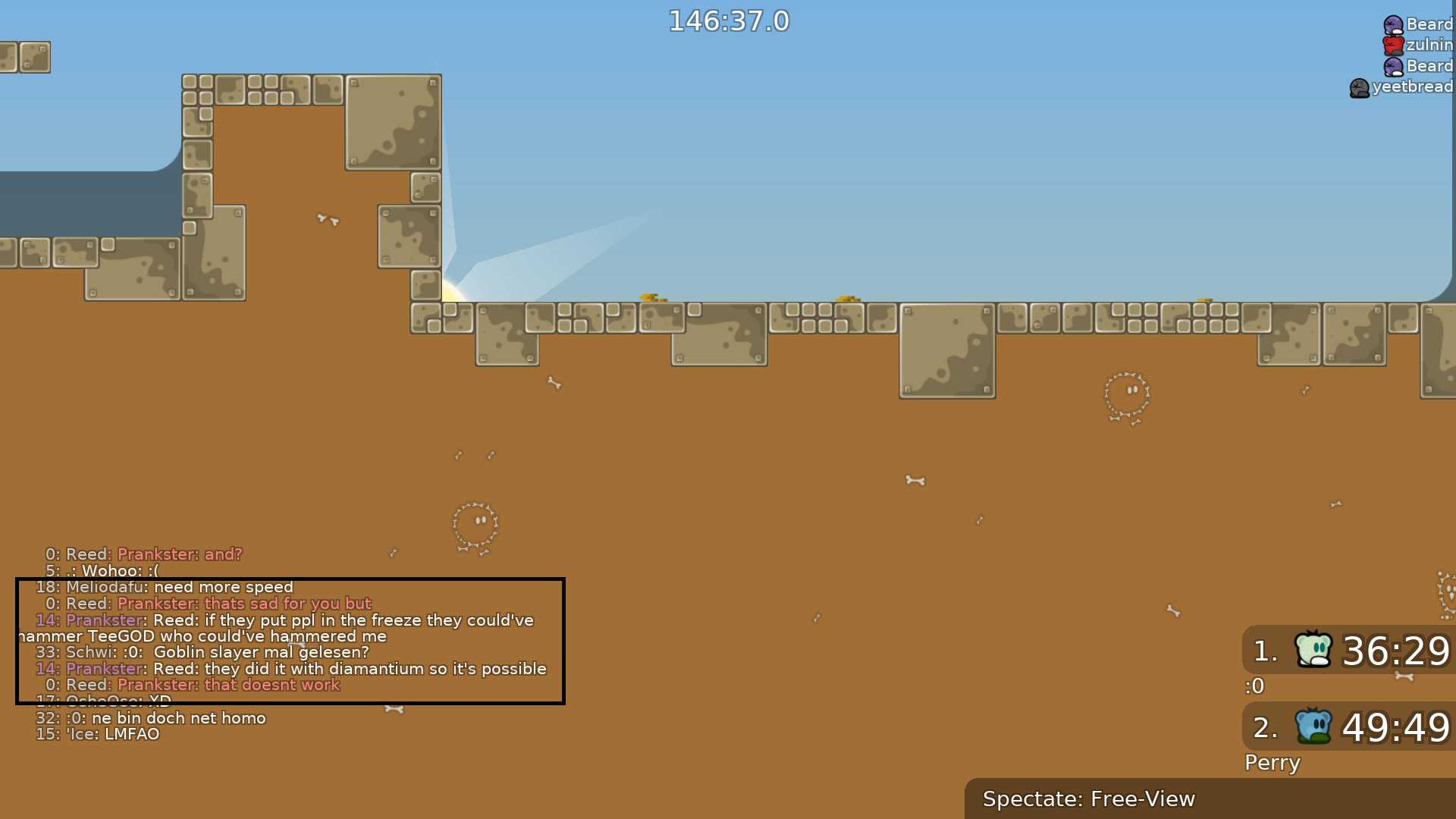Screen dimensions: 1456x819
Task: Click the gold coin pickup on the platform
Action: pyautogui.click(x=652, y=299)
